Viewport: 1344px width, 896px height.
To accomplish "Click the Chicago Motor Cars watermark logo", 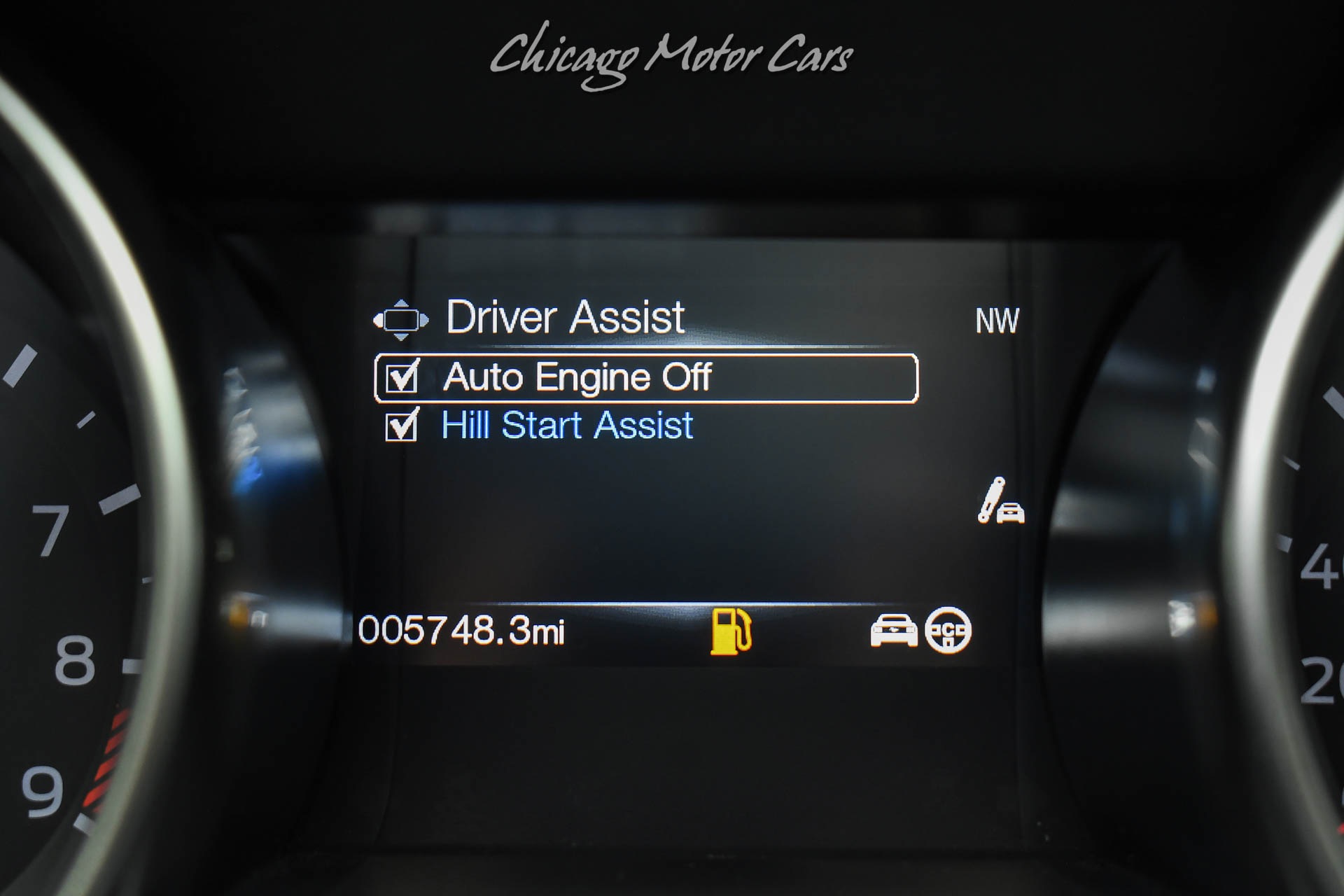I will [x=671, y=56].
